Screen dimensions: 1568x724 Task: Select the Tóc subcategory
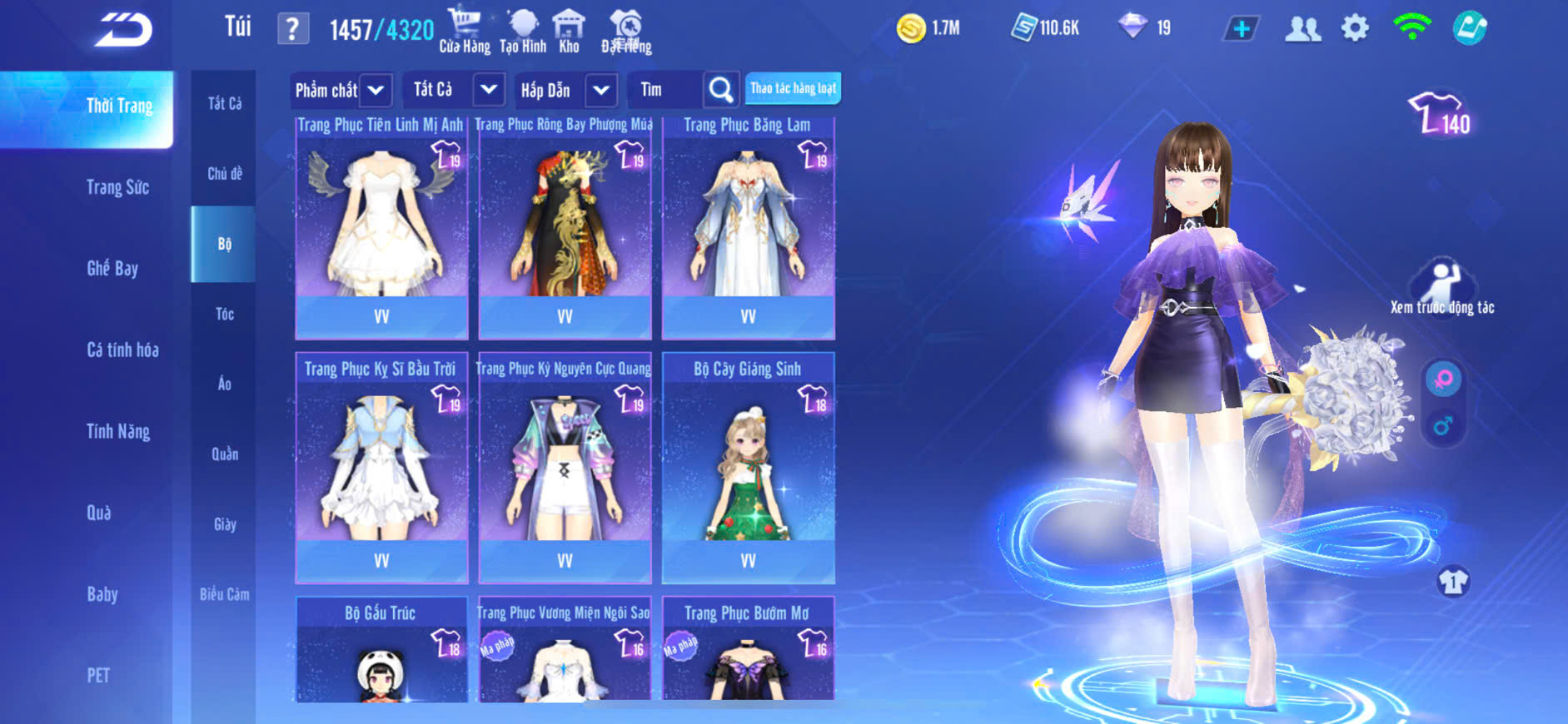(225, 314)
